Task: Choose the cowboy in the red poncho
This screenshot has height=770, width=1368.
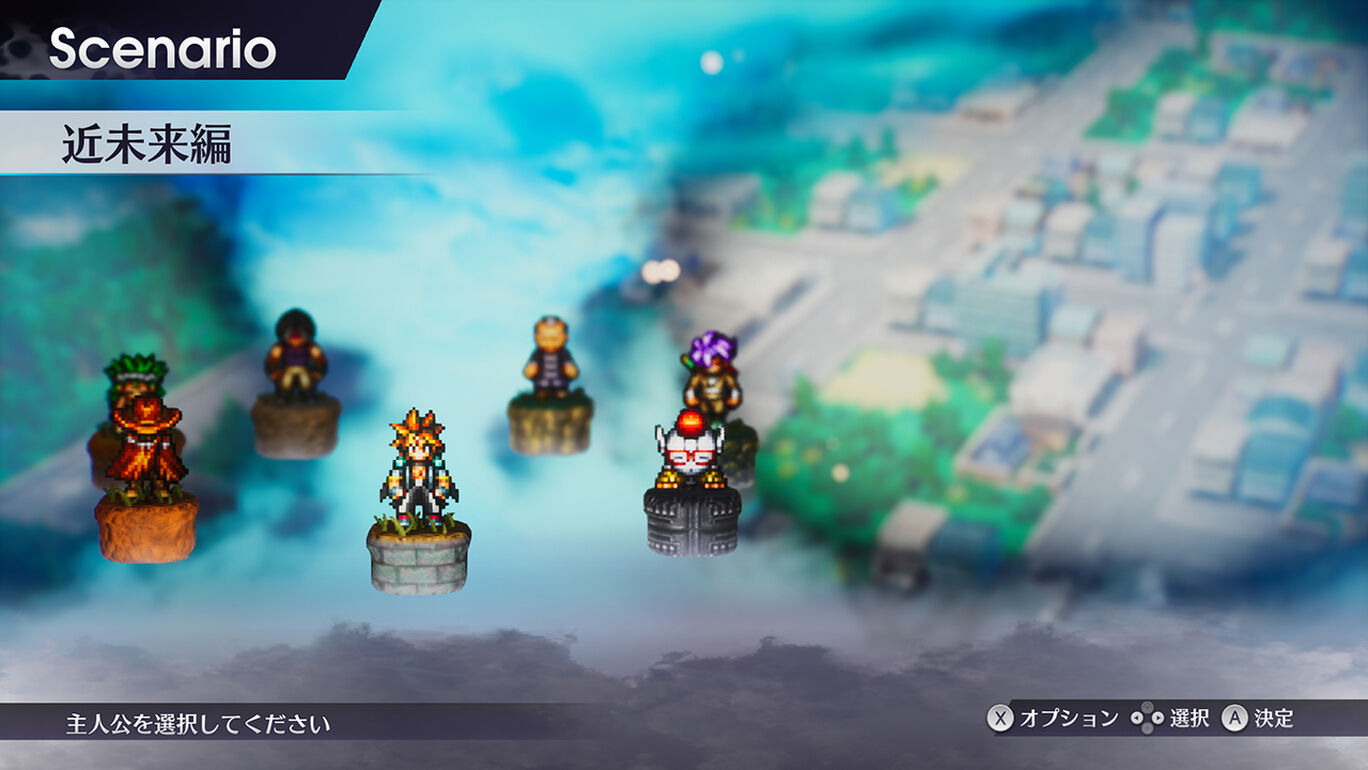Action: 146,447
